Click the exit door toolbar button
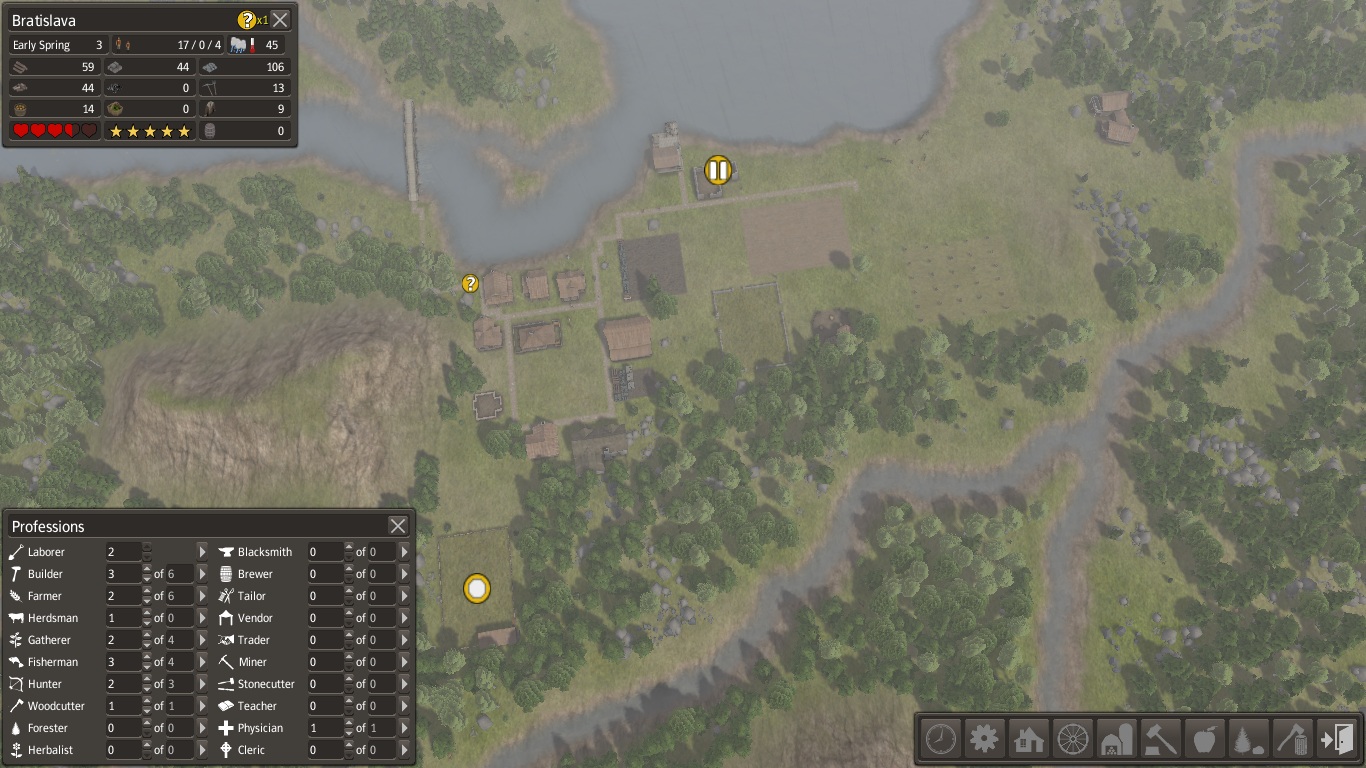Image resolution: width=1366 pixels, height=768 pixels. point(1337,740)
